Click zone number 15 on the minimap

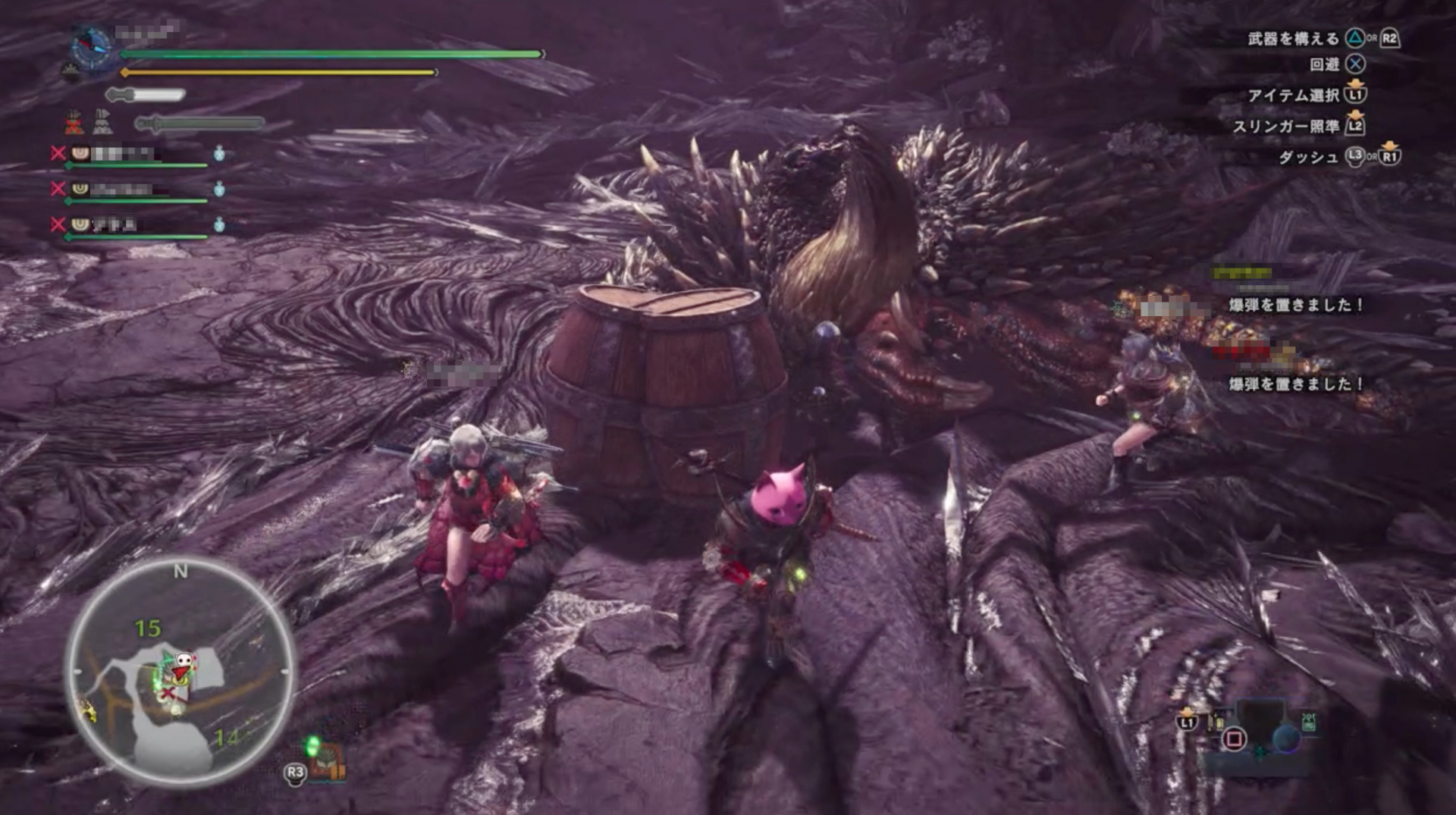click(x=150, y=629)
